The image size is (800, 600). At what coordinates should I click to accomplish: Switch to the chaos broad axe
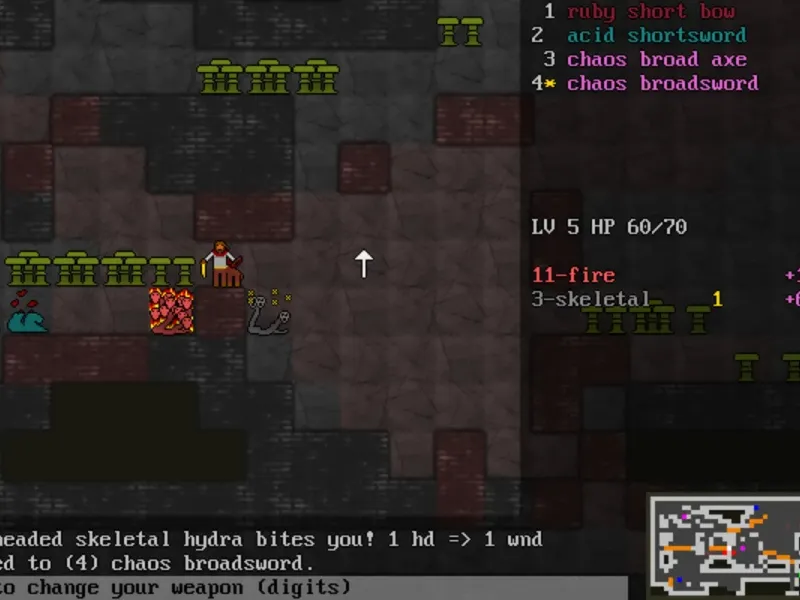[x=657, y=60]
